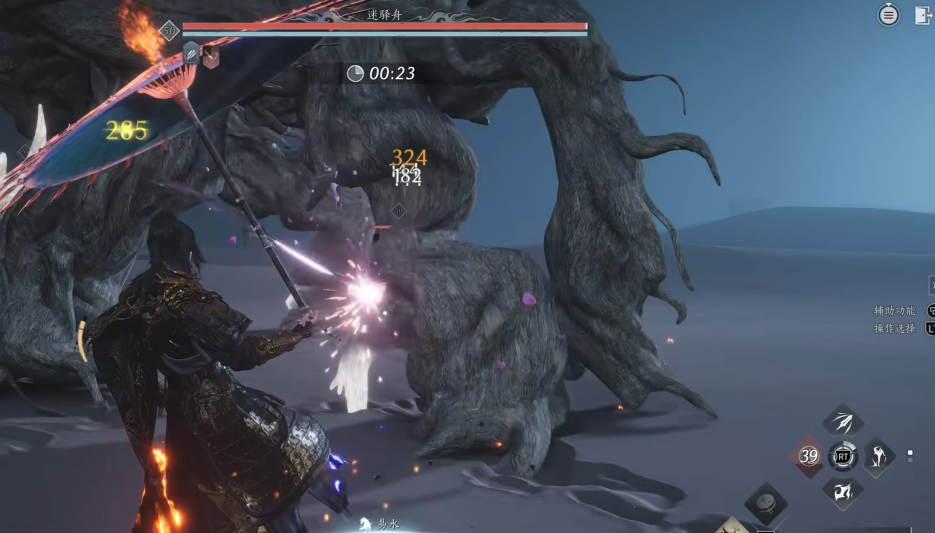Activate the feather dart skill icon
The image size is (935, 533).
[x=842, y=421]
